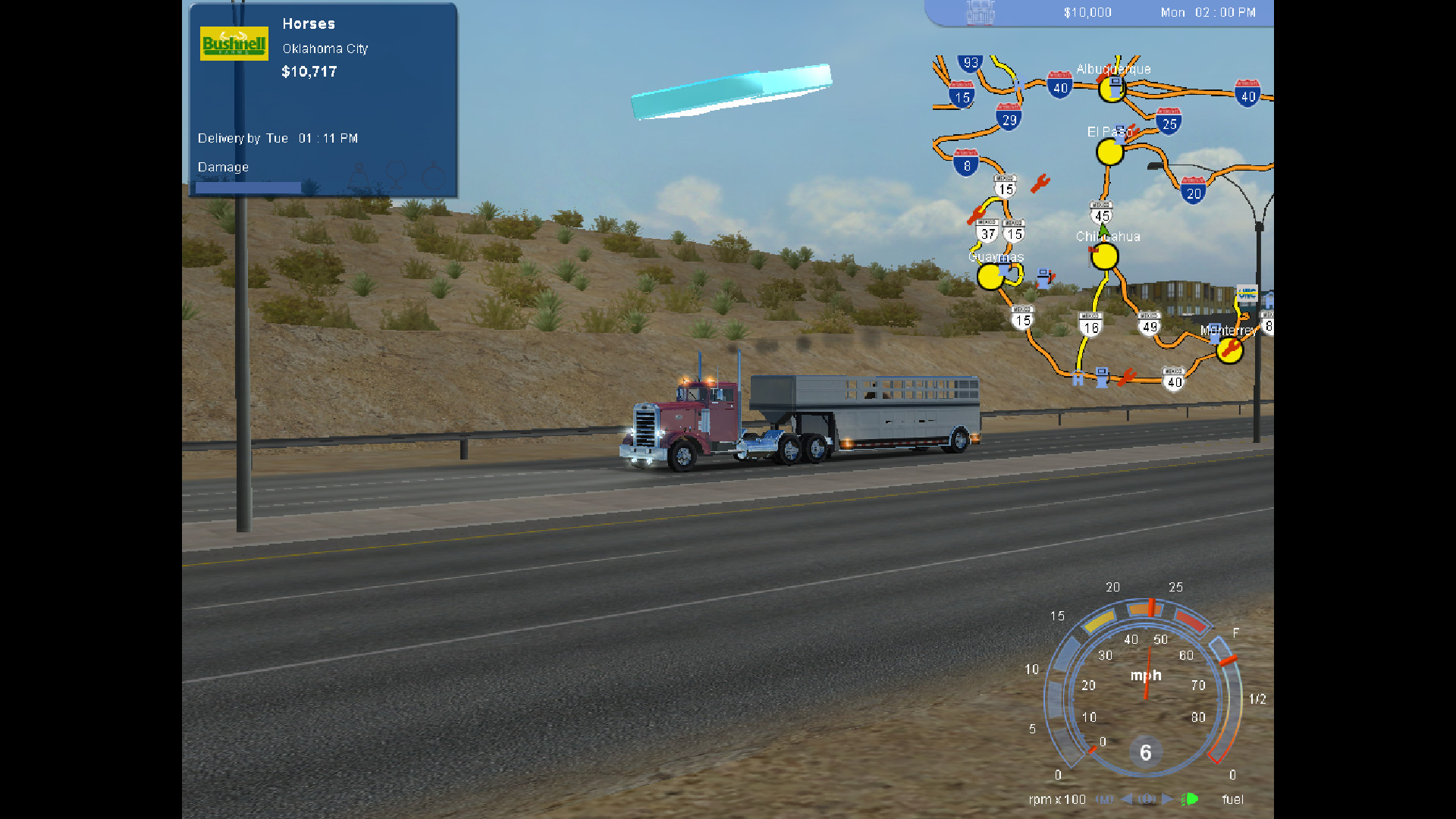Click the Bushnell Farms company logo
Image resolution: width=1456 pixels, height=819 pixels.
[x=234, y=44]
